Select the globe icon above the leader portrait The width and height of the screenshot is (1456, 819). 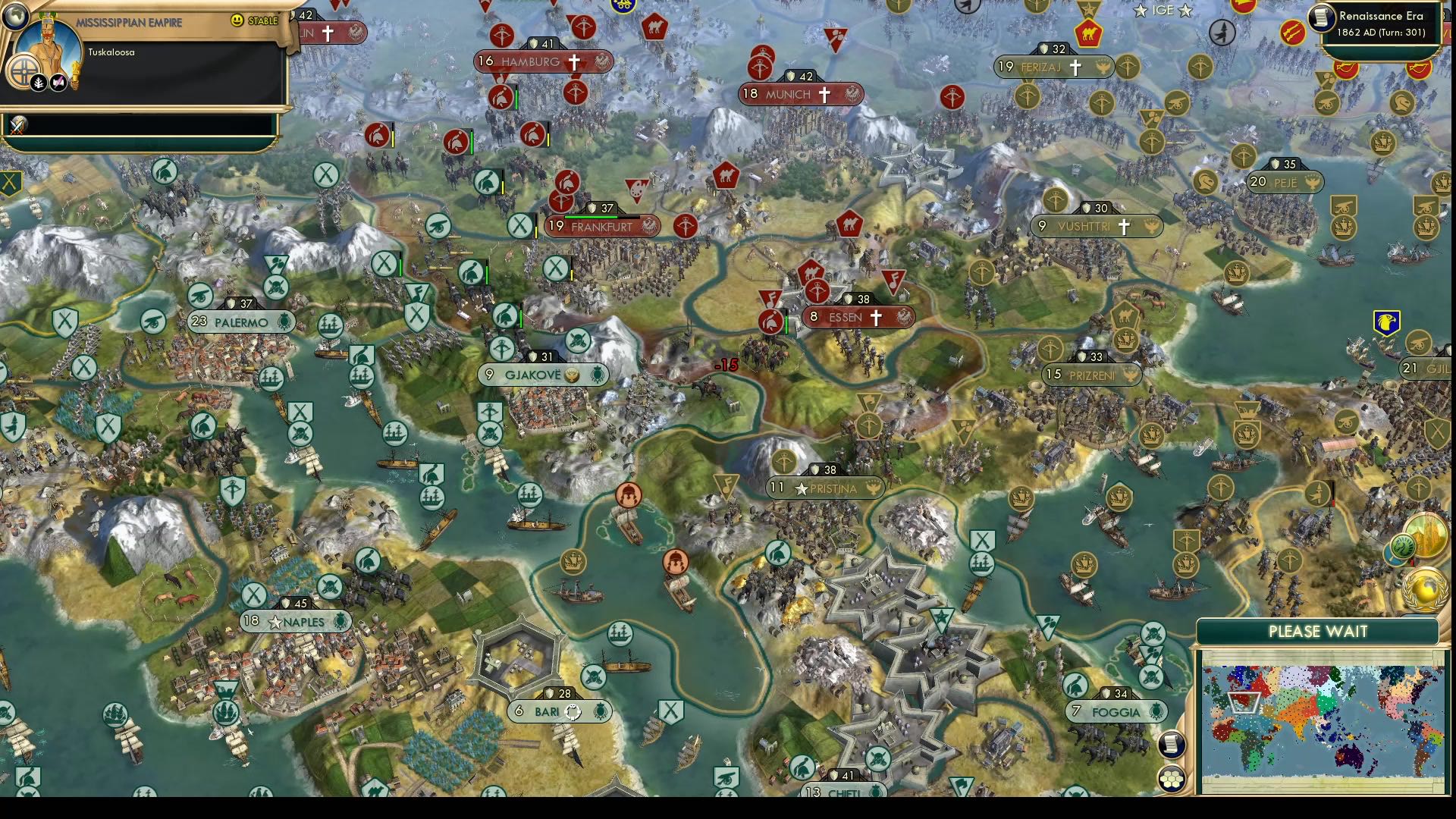tap(16, 17)
